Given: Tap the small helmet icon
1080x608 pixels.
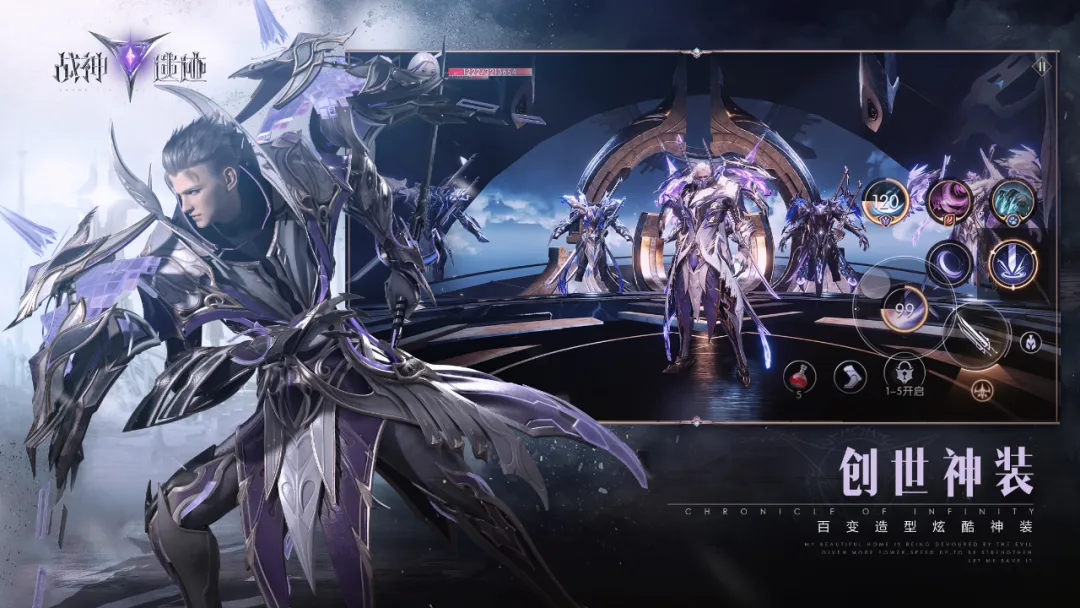Looking at the screenshot, I should [x=1030, y=342].
